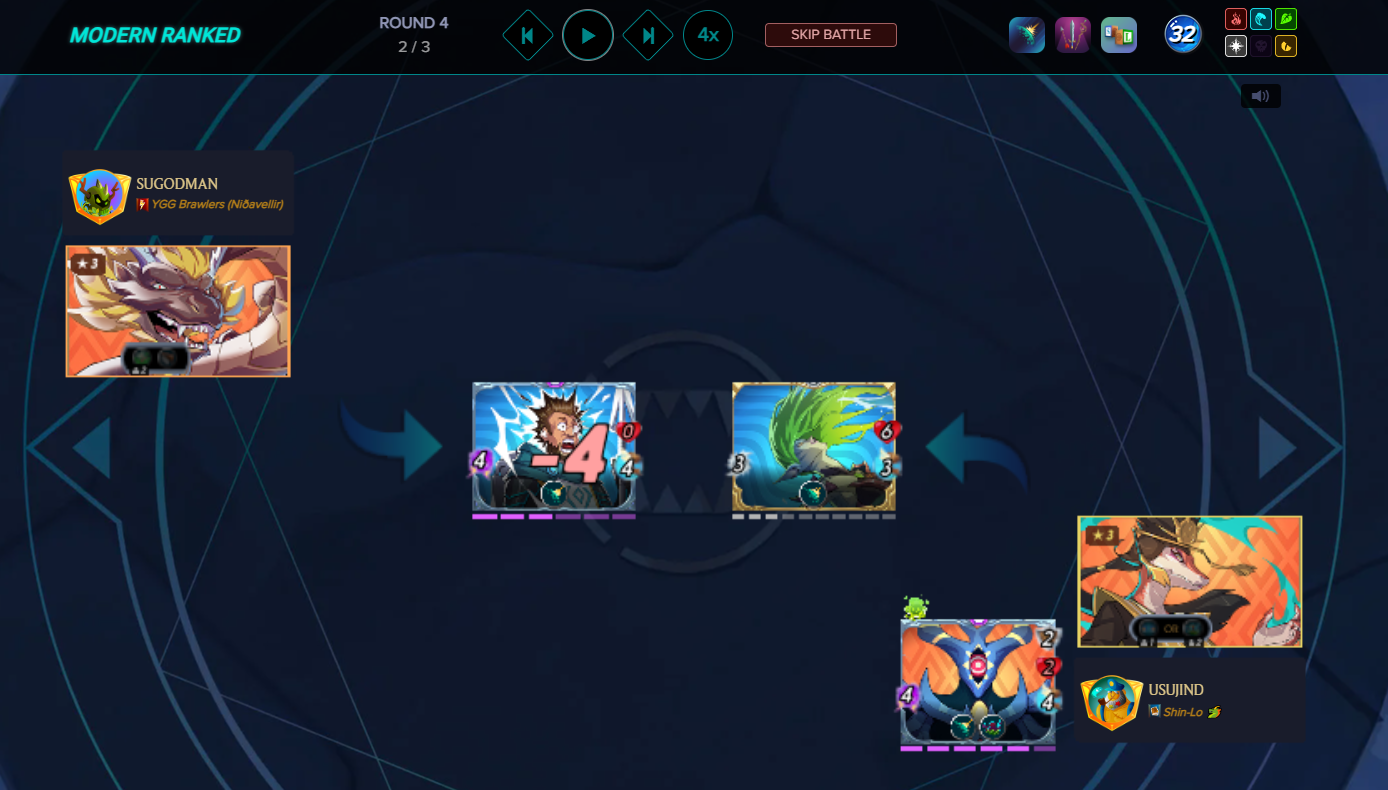Play the battle animation
This screenshot has height=790, width=1388.
pyautogui.click(x=588, y=35)
